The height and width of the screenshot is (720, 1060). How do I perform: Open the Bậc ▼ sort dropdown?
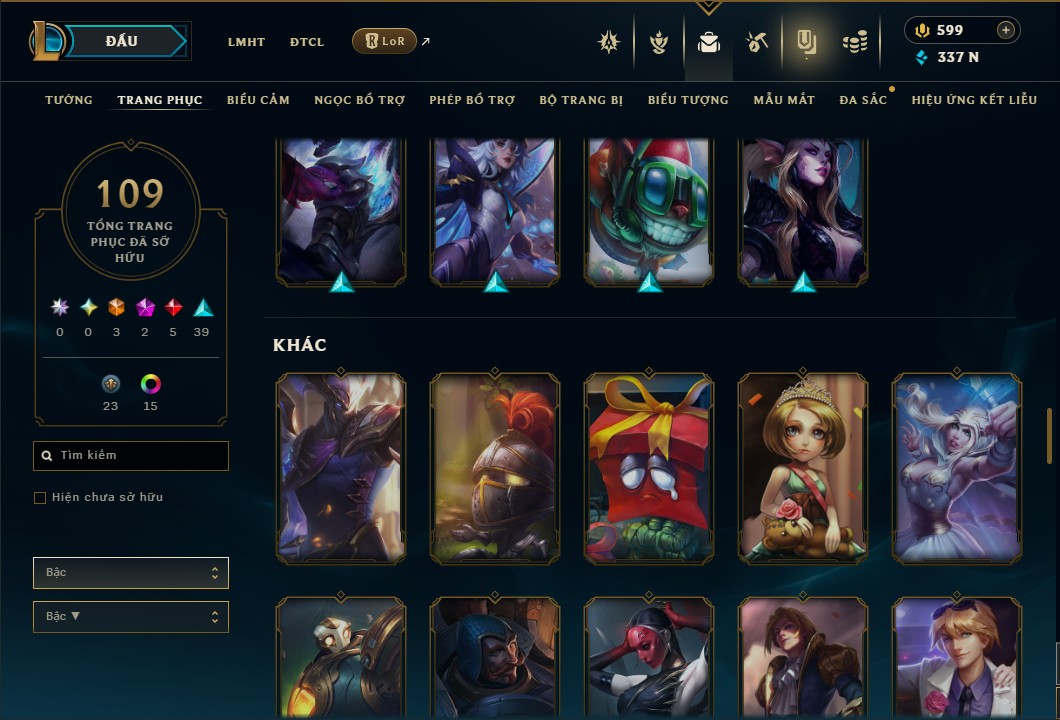click(131, 617)
